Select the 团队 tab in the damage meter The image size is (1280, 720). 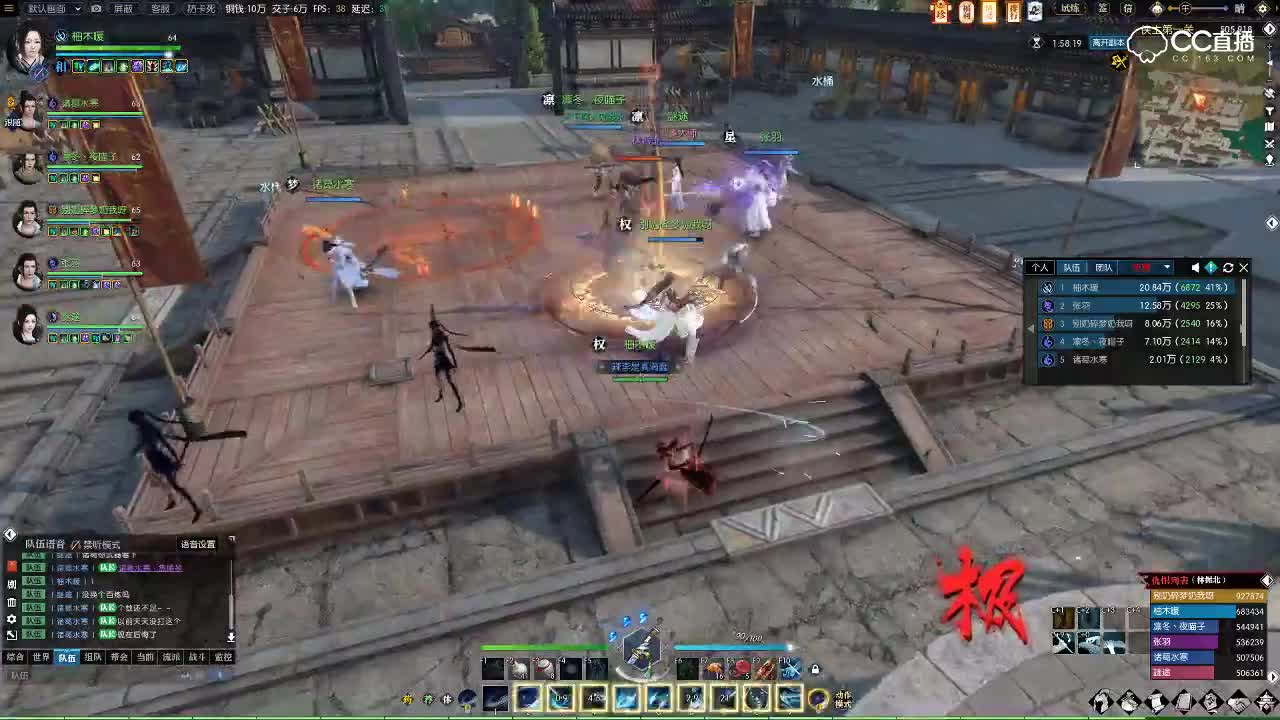tap(1103, 268)
